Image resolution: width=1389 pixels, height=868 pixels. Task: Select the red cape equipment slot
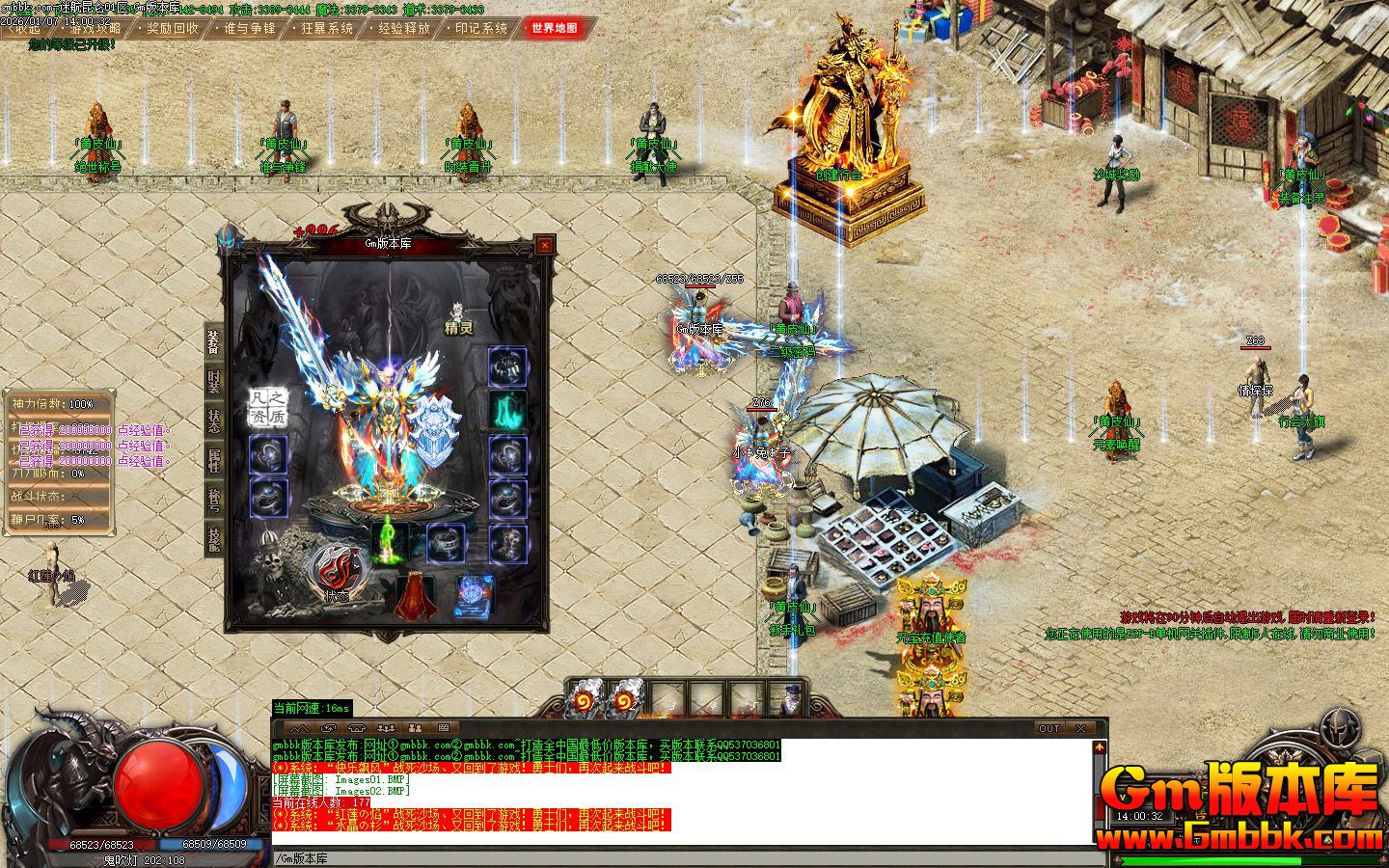[415, 594]
